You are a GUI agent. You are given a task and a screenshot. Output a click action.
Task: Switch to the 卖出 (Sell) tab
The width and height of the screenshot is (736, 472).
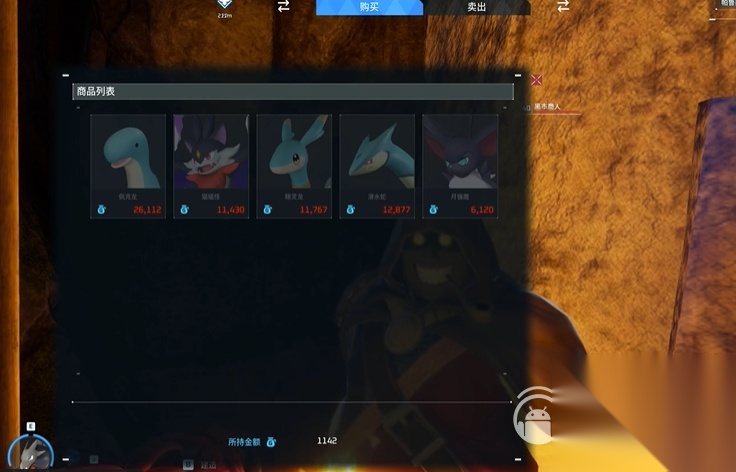[476, 7]
